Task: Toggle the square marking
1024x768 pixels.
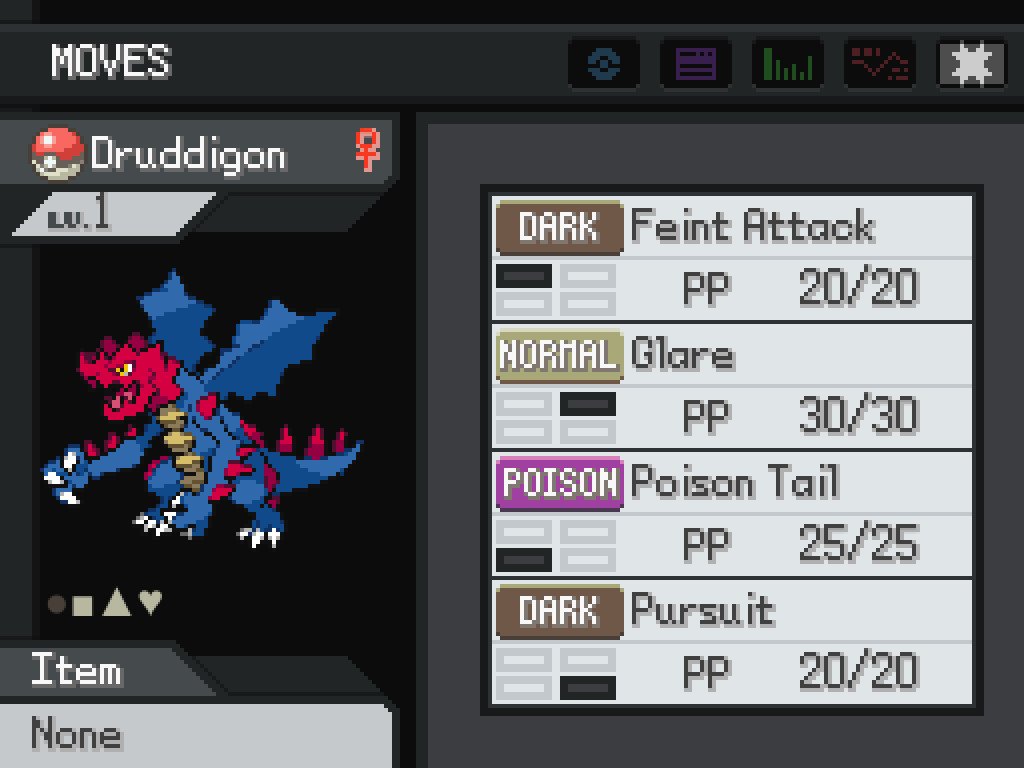Action: tap(84, 604)
